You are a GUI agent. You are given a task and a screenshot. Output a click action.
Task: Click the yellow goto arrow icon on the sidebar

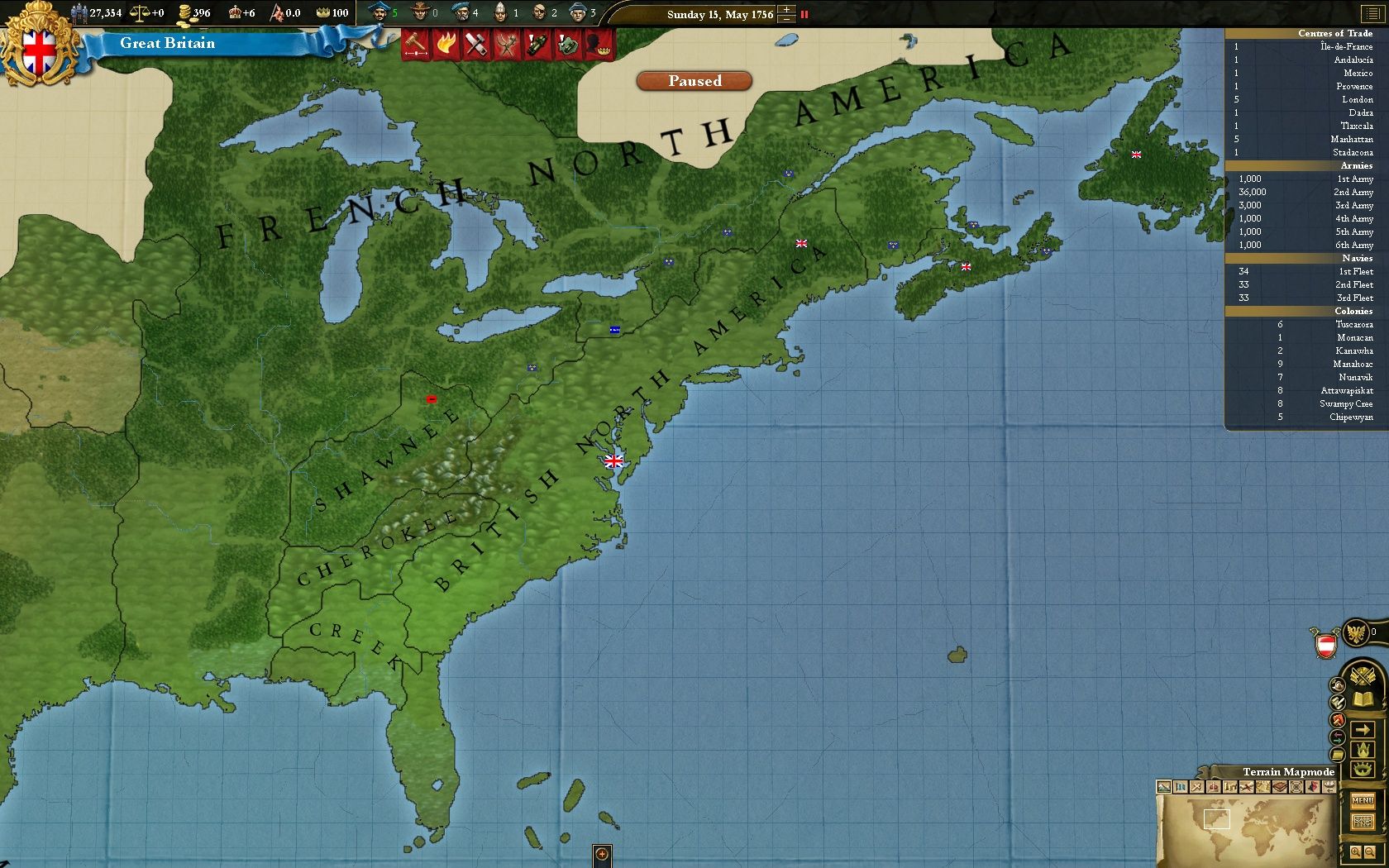[x=1363, y=729]
